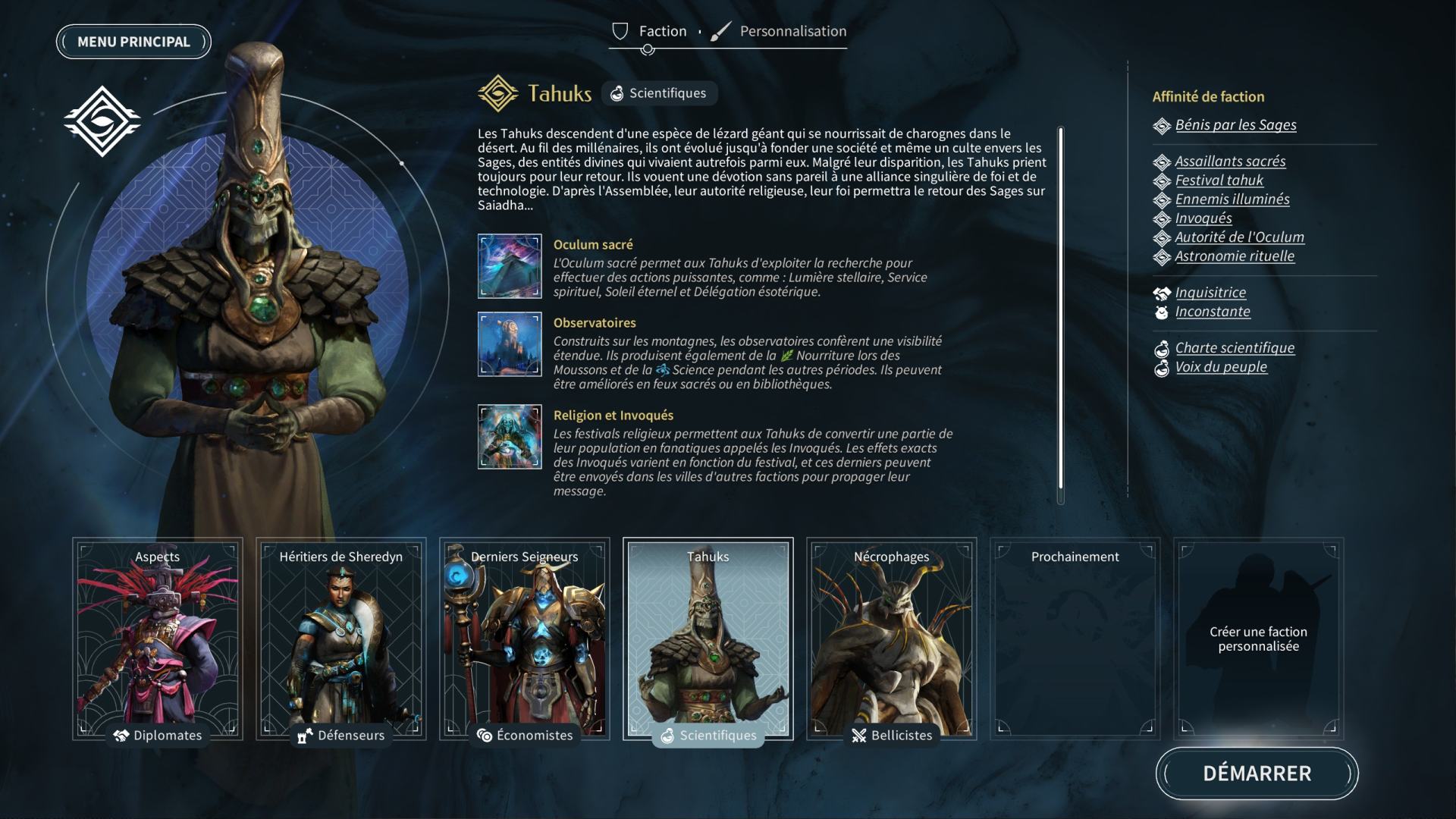Image resolution: width=1456 pixels, height=819 pixels.
Task: View the Charte scientifique link
Action: coord(1235,348)
